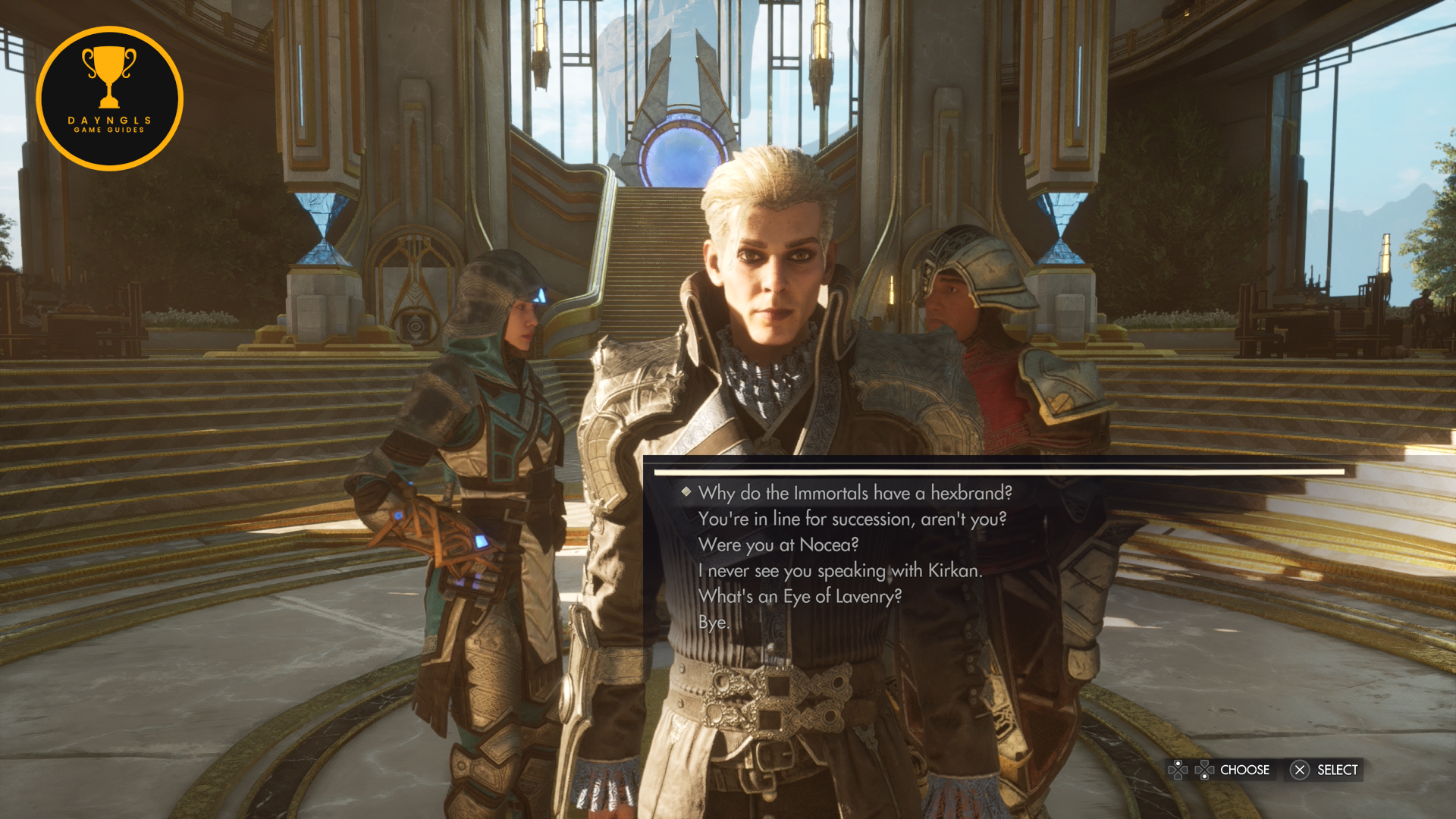The height and width of the screenshot is (819, 1456).
Task: Ask why the Immortals have a hexbrand
Action: pyautogui.click(x=855, y=494)
